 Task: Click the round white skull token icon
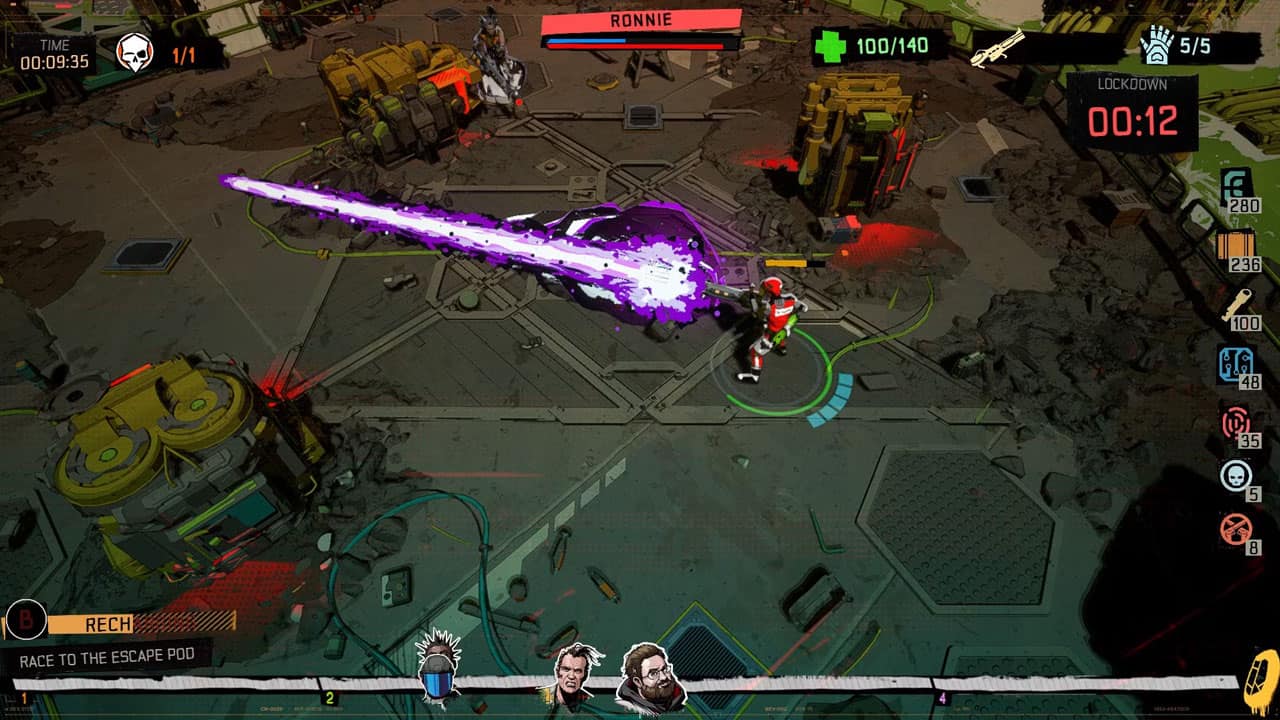tap(1237, 476)
